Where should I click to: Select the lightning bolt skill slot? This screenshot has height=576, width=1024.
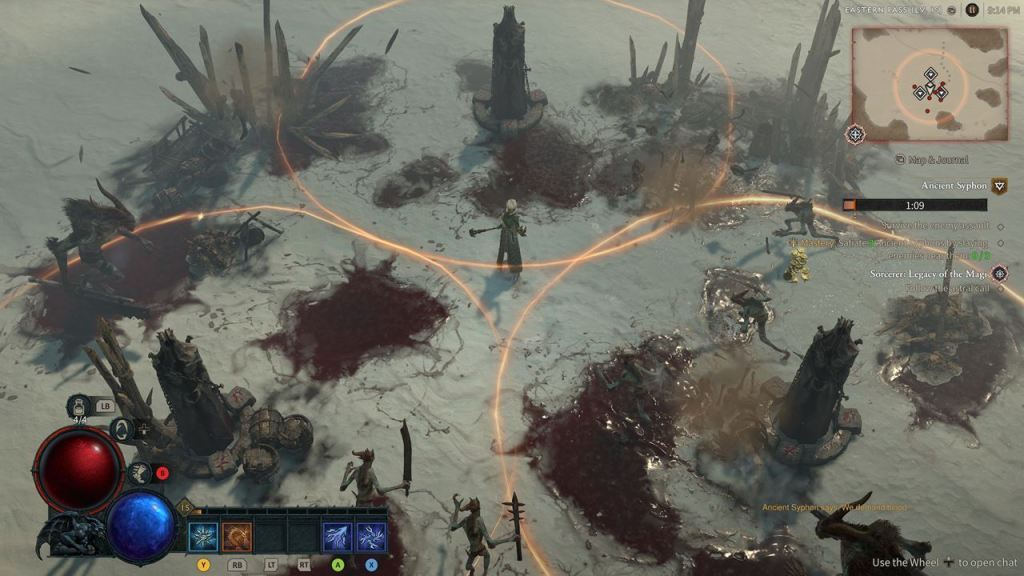(337, 537)
